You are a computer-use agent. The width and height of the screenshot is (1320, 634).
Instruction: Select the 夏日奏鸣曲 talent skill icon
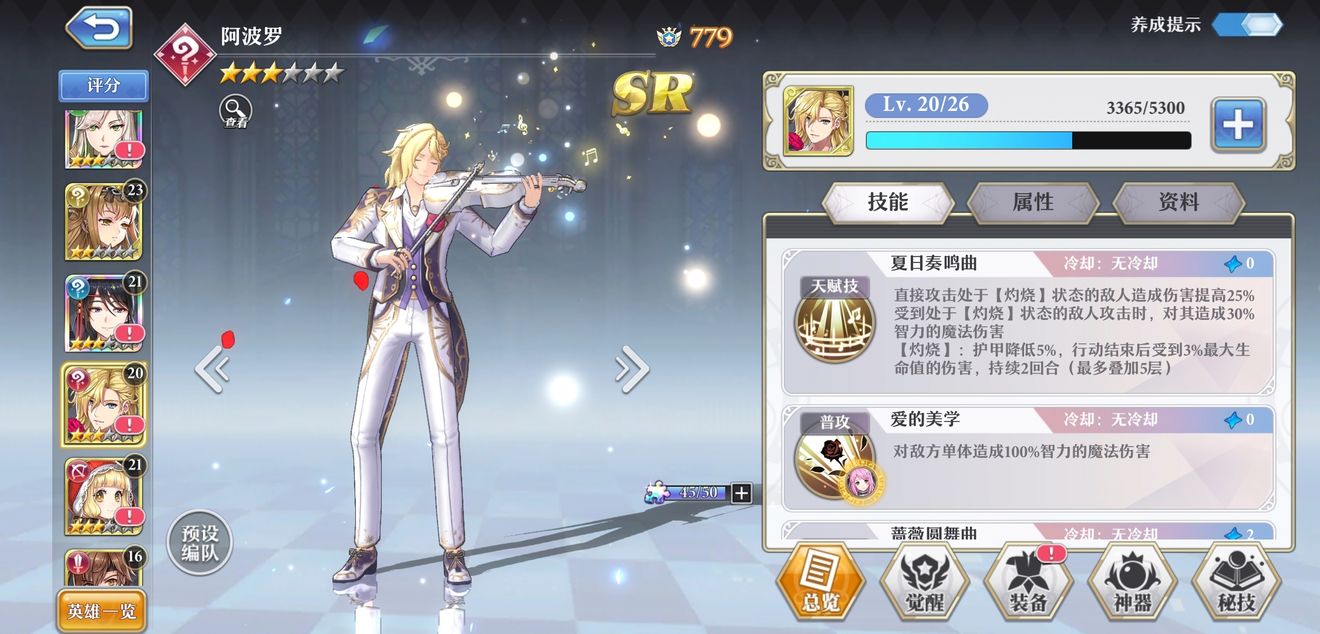pos(835,324)
